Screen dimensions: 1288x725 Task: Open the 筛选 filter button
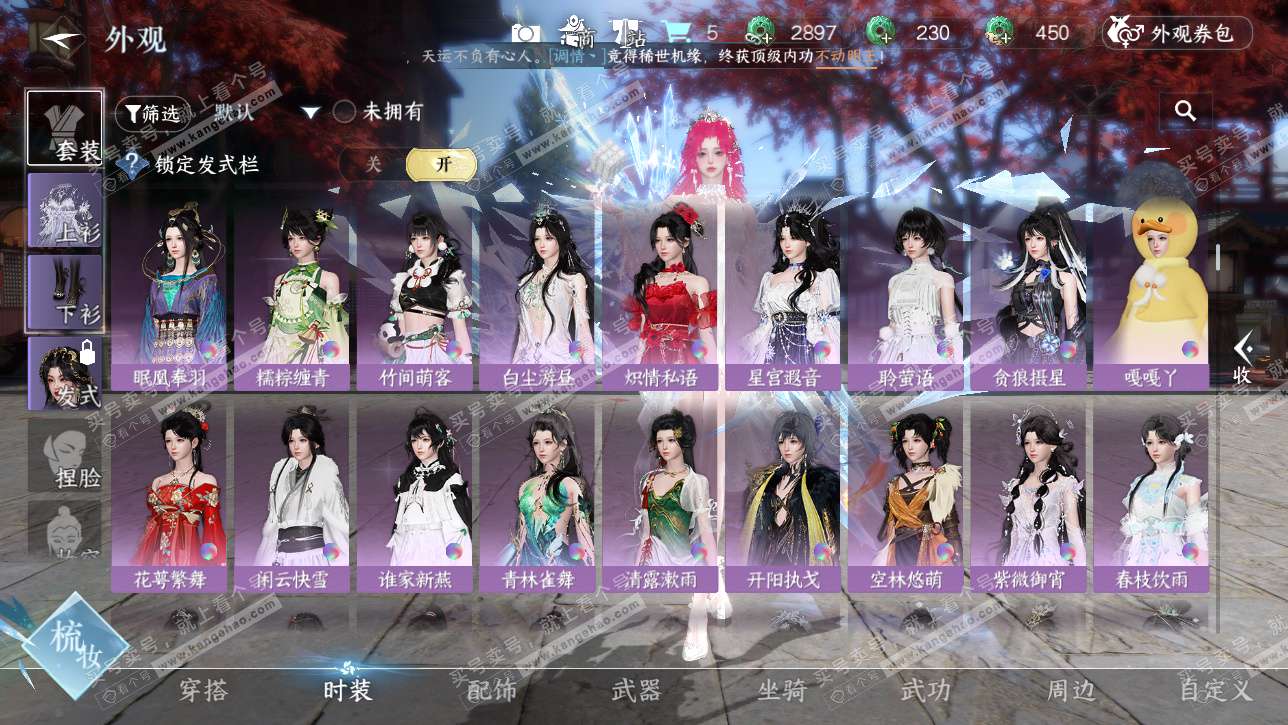152,113
